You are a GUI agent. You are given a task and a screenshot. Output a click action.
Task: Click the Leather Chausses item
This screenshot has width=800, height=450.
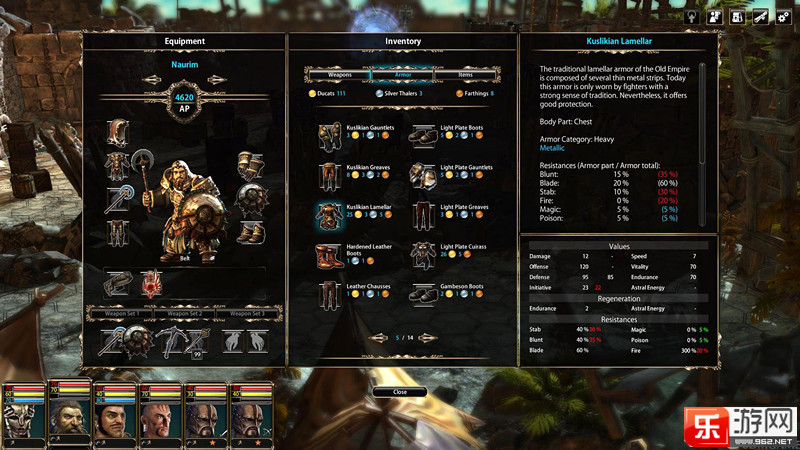[x=331, y=294]
